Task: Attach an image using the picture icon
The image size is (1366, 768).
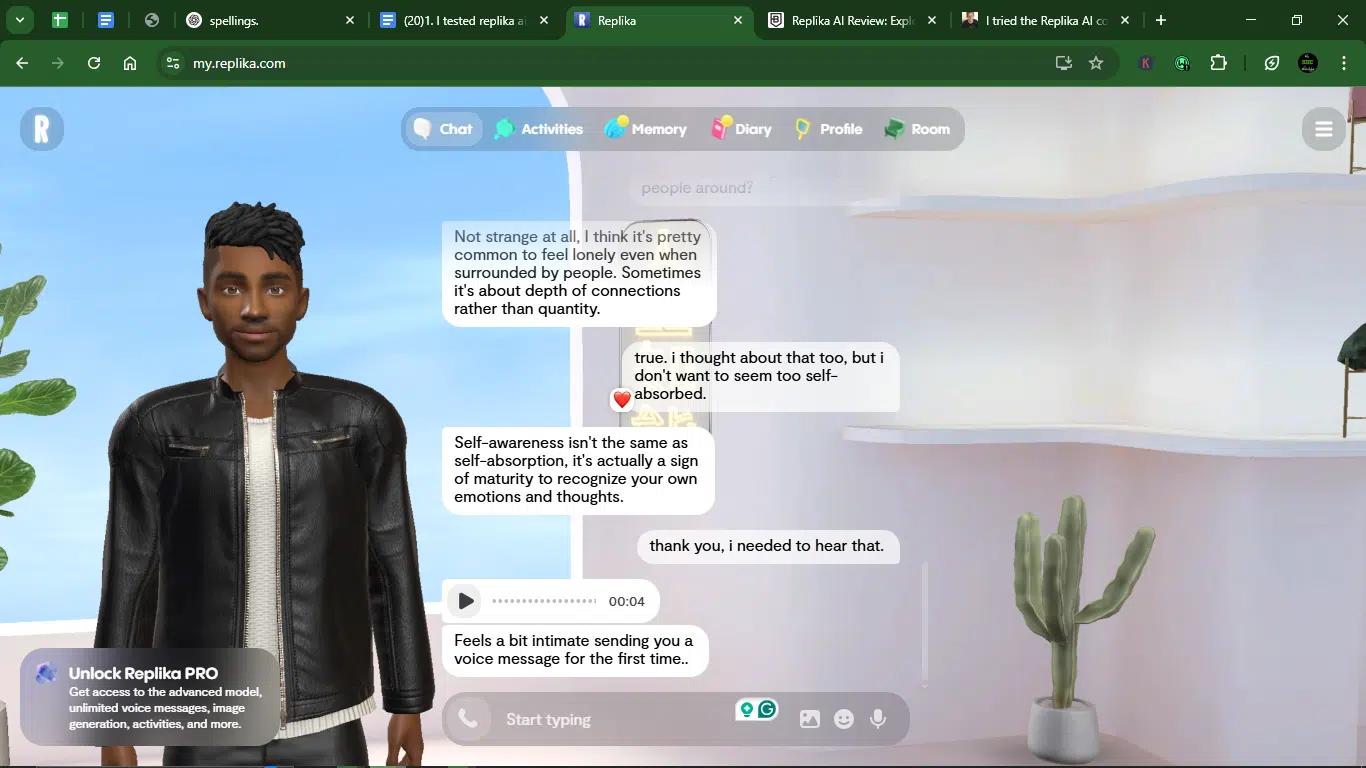Action: tap(810, 719)
